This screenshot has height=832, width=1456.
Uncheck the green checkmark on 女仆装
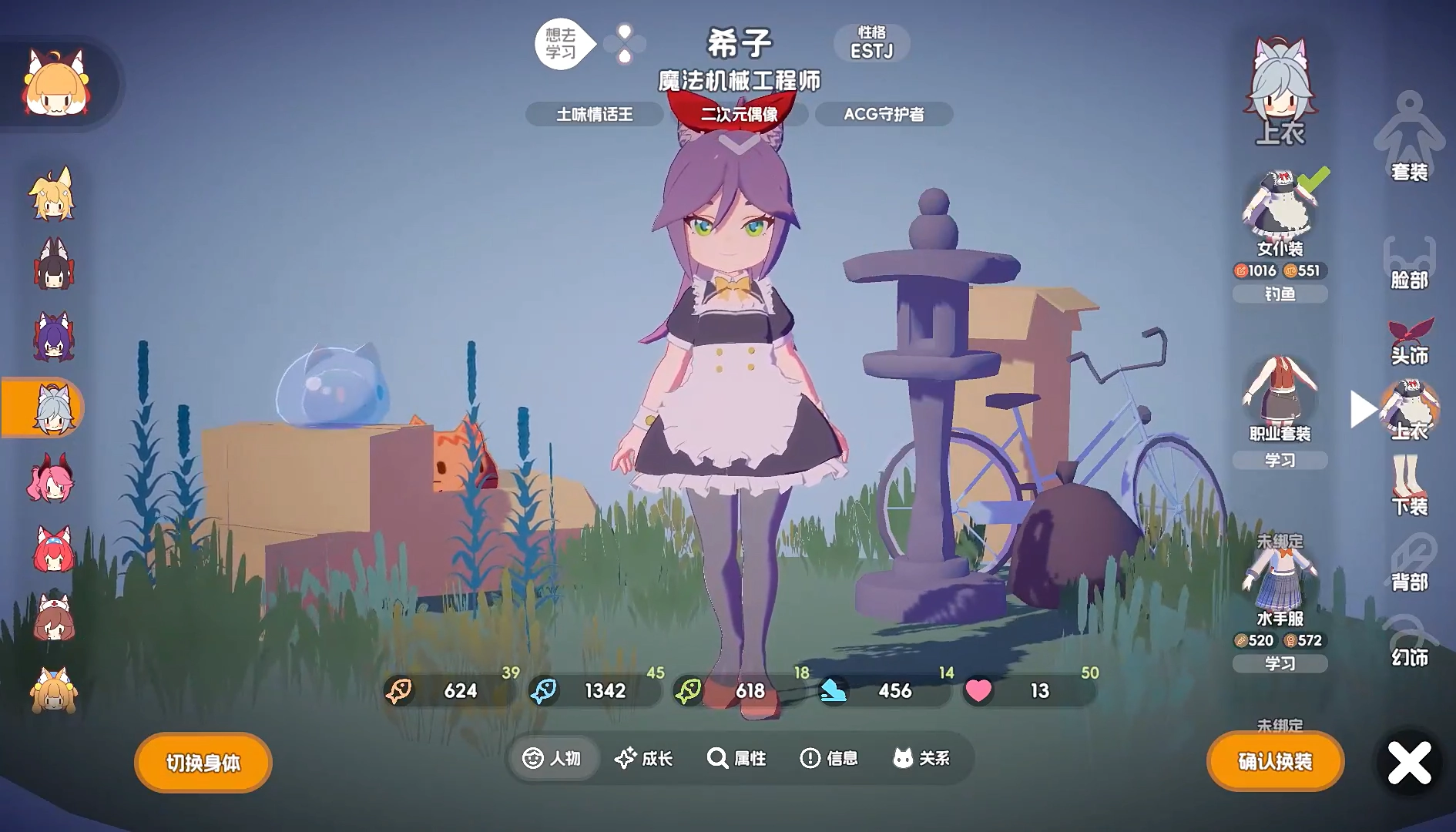[1316, 181]
